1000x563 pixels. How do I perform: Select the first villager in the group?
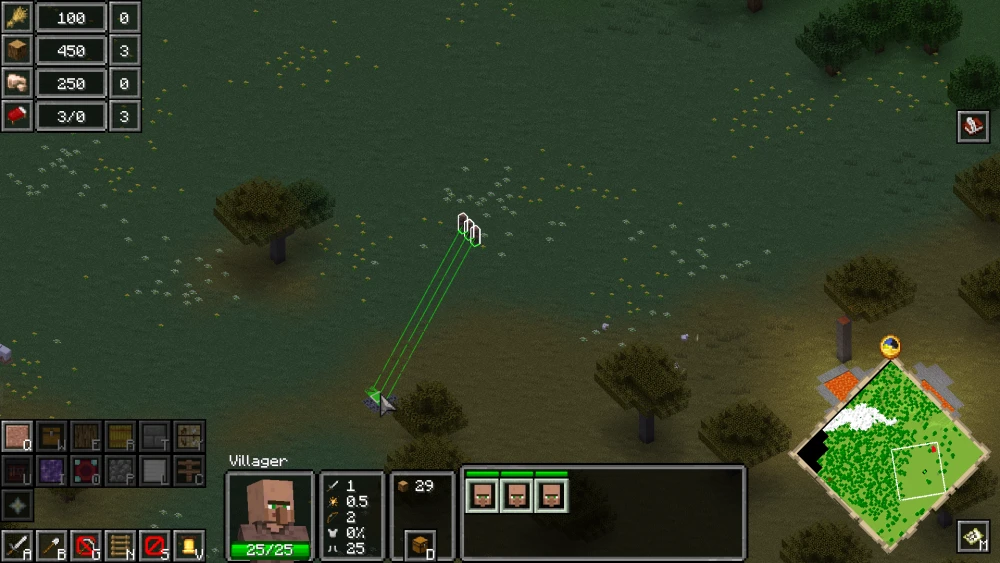pos(483,495)
